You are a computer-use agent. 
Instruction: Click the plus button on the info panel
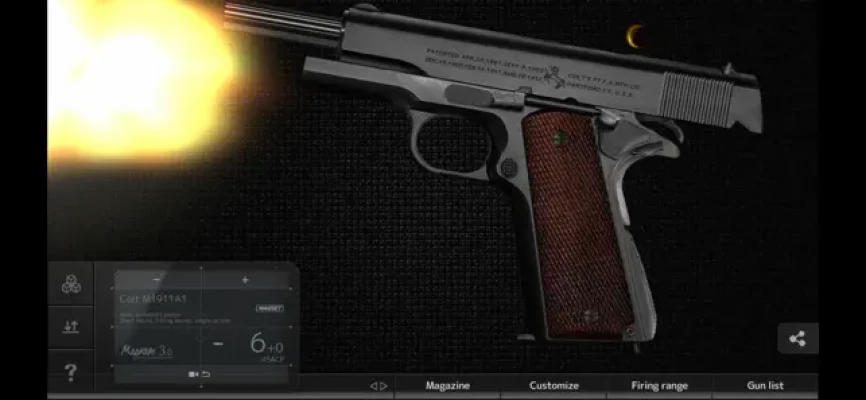pos(245,280)
